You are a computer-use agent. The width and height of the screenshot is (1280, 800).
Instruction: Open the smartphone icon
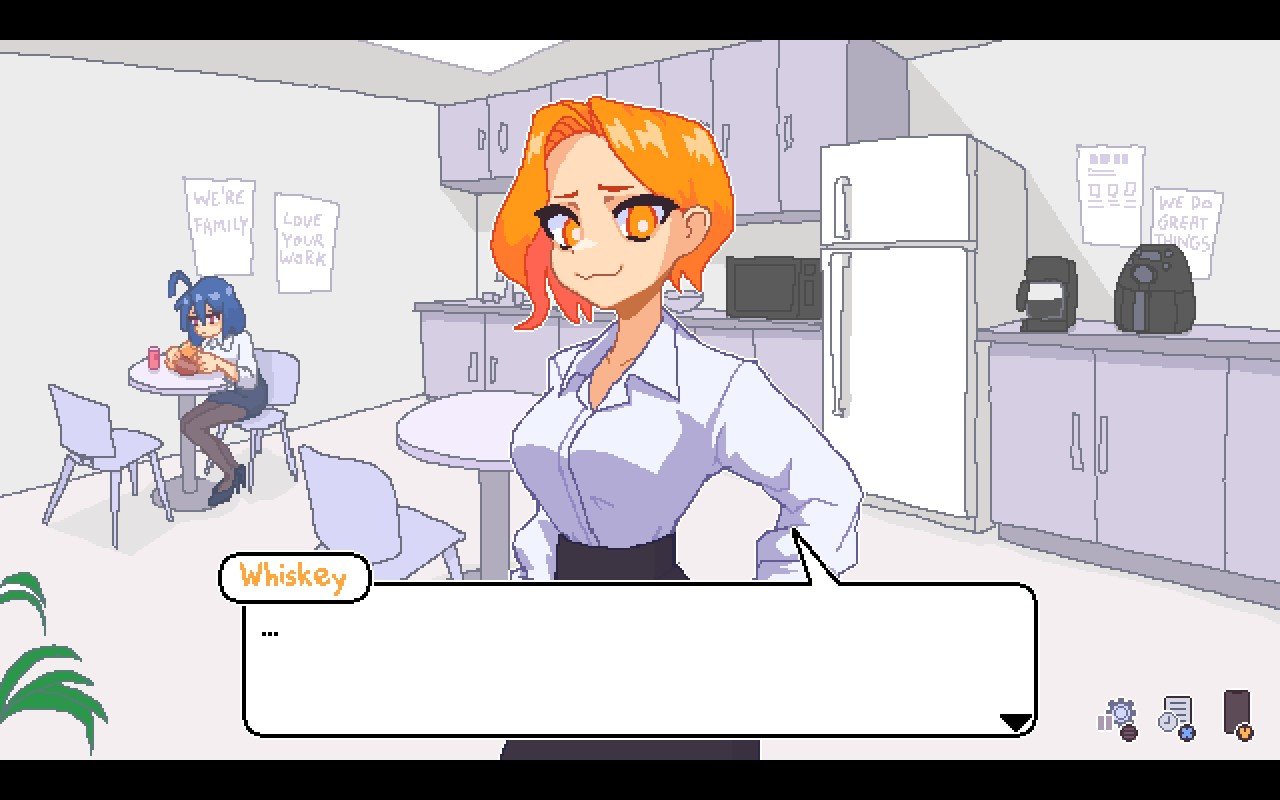click(x=1238, y=714)
